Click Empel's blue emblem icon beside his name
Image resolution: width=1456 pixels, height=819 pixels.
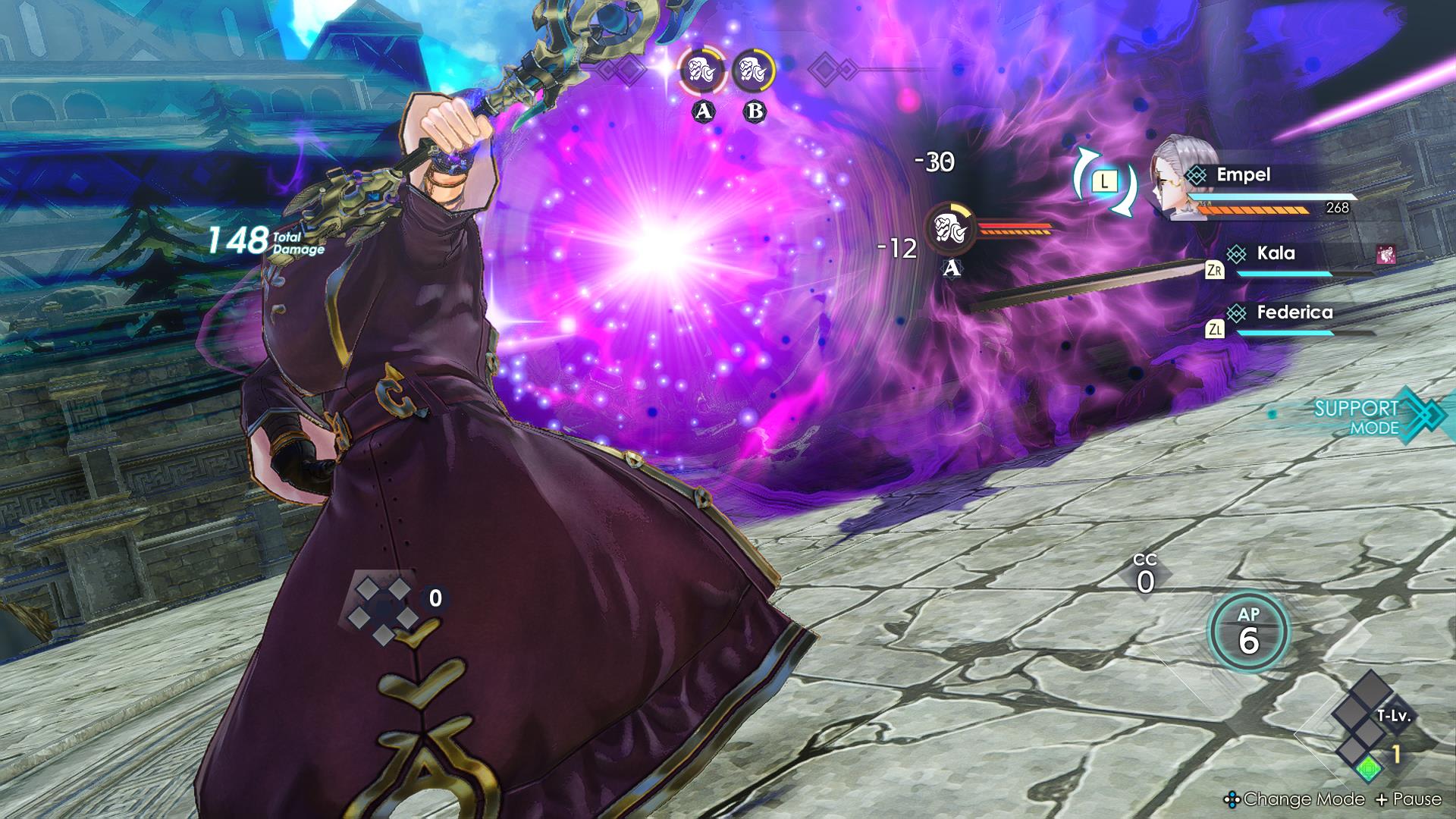click(x=1197, y=174)
